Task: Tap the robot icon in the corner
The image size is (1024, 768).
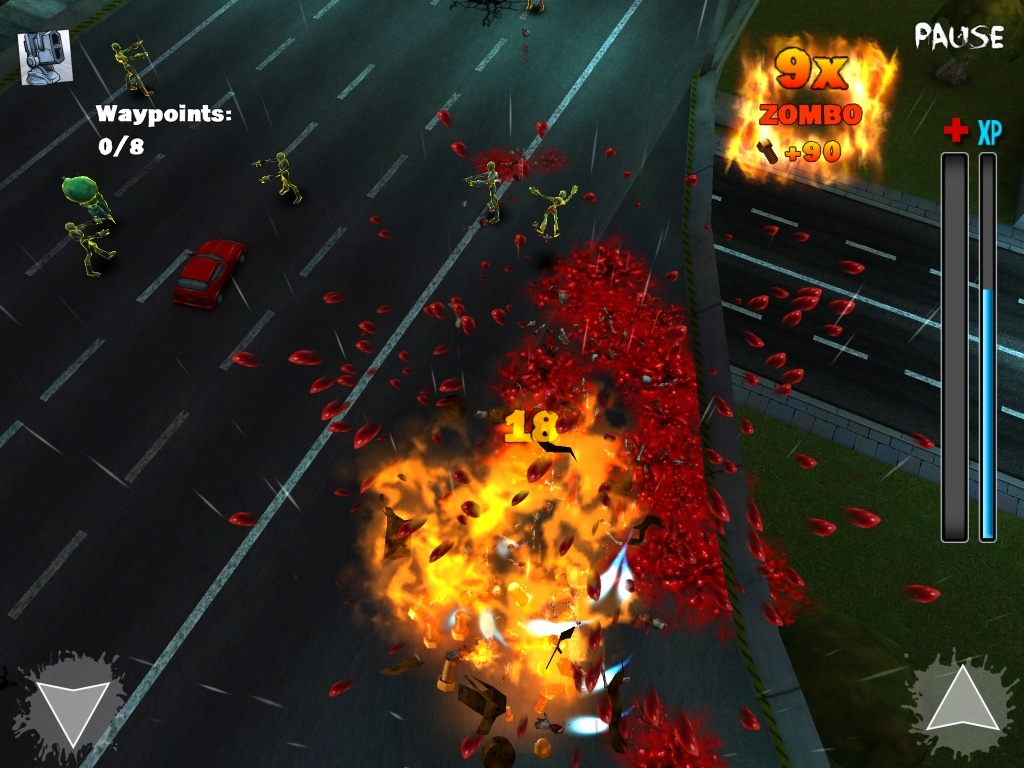Action: [x=45, y=57]
